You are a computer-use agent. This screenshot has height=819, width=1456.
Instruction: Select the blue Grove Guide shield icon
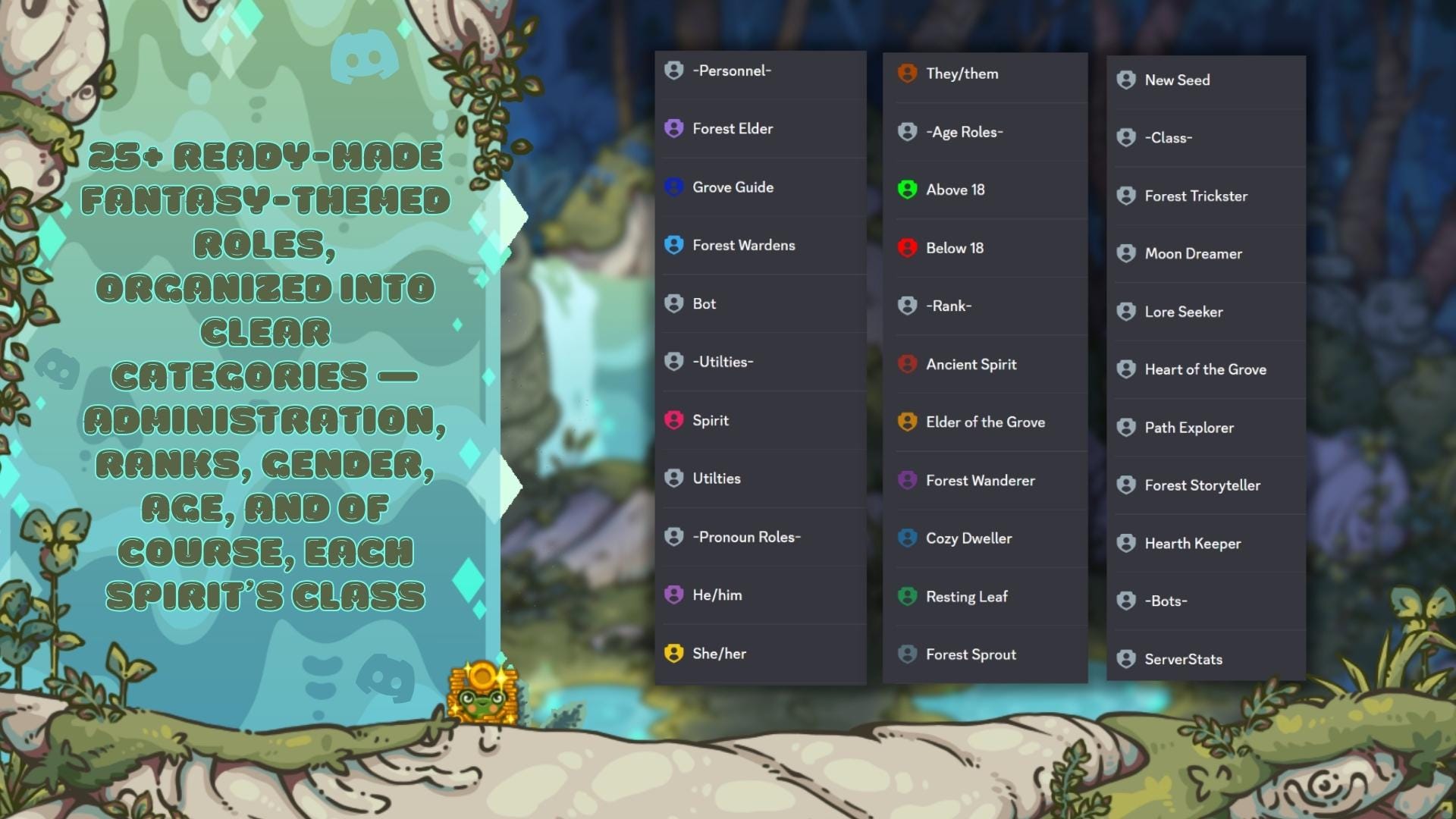tap(673, 187)
